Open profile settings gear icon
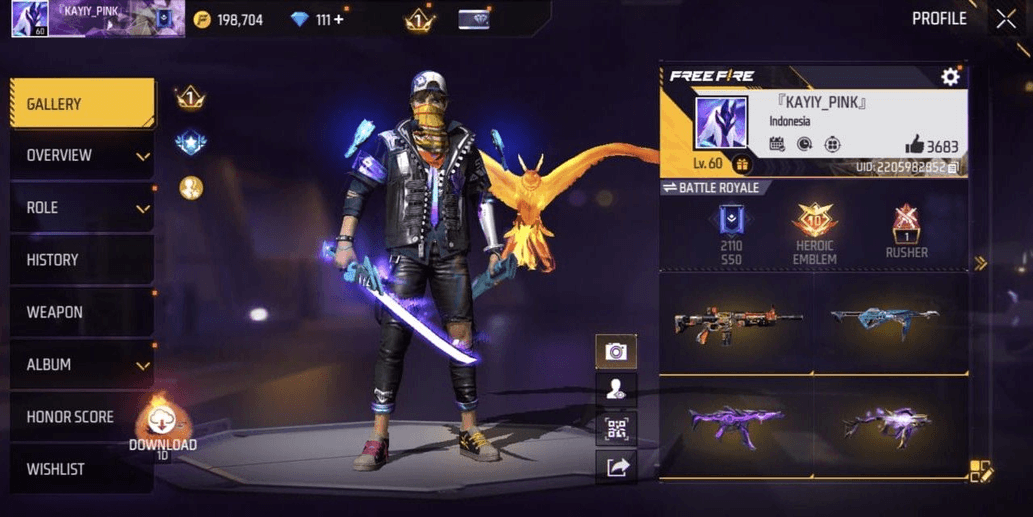The width and height of the screenshot is (1033, 517). (950, 77)
